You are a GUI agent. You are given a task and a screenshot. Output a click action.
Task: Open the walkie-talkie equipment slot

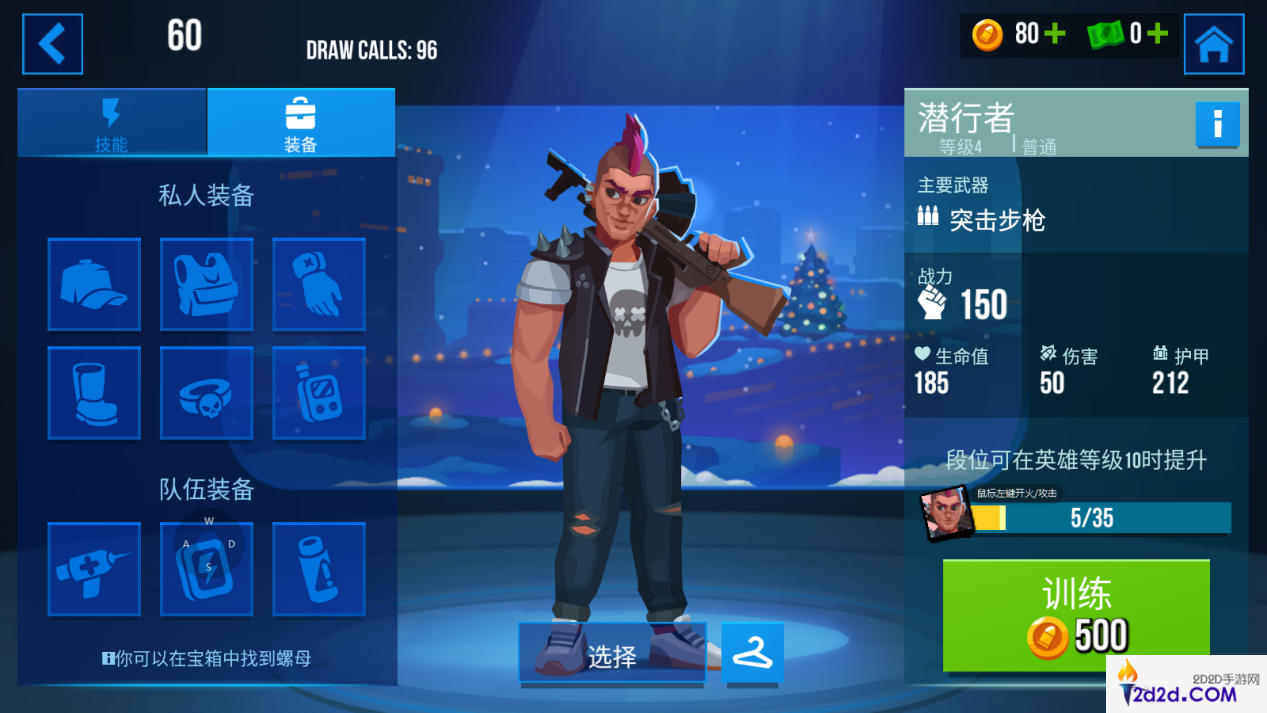click(319, 393)
